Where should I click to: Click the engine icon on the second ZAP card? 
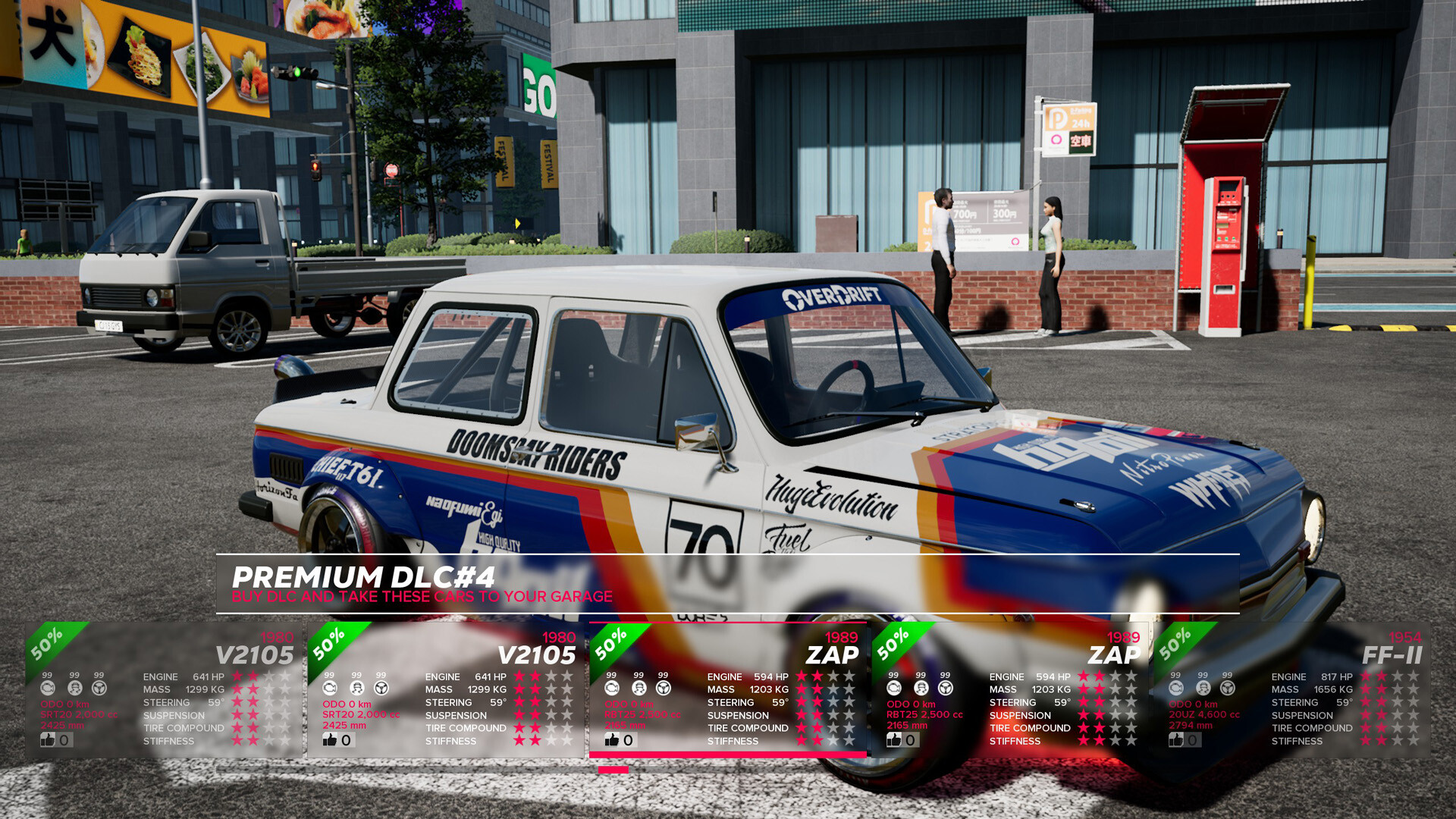click(x=892, y=689)
